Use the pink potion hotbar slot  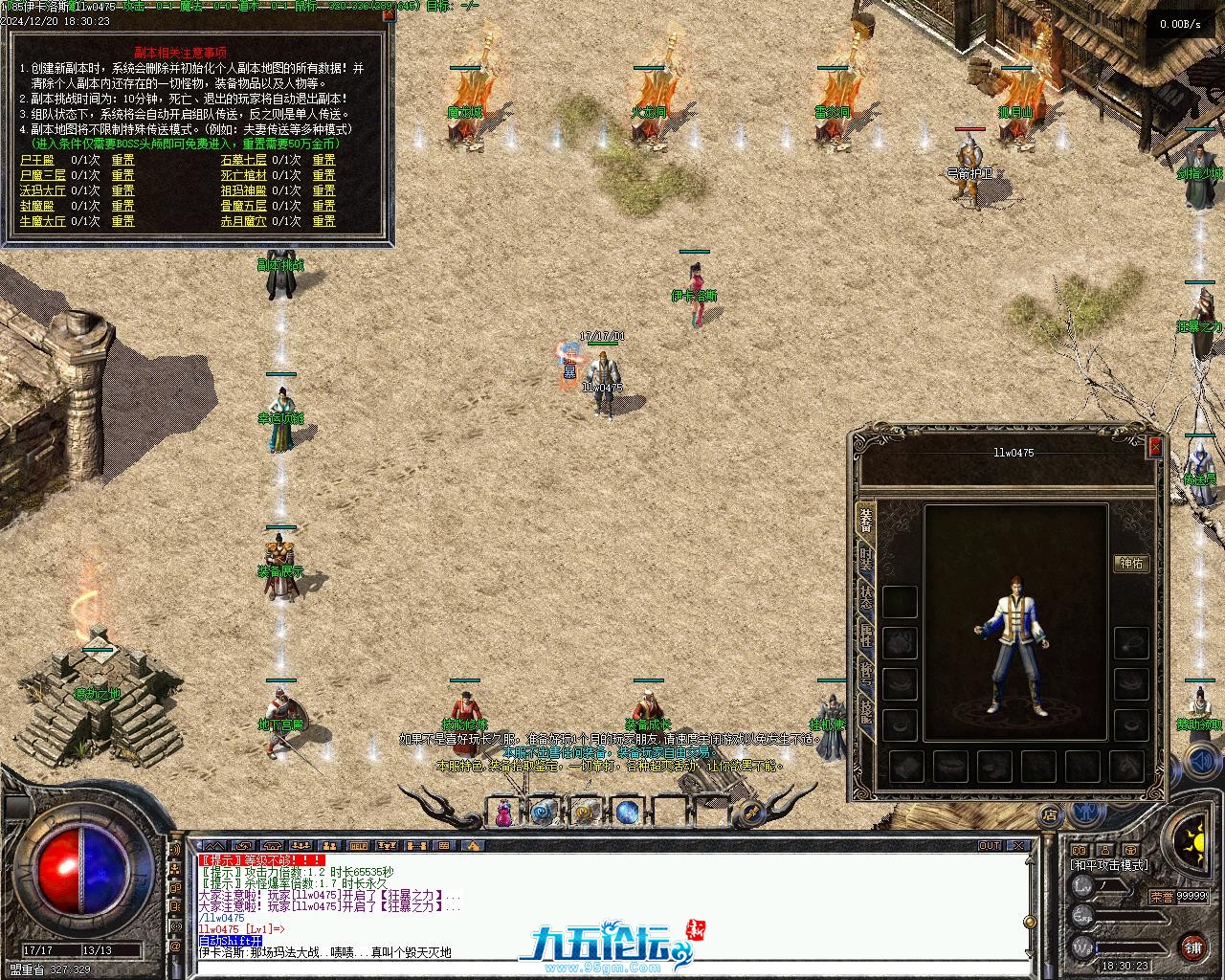tap(502, 813)
